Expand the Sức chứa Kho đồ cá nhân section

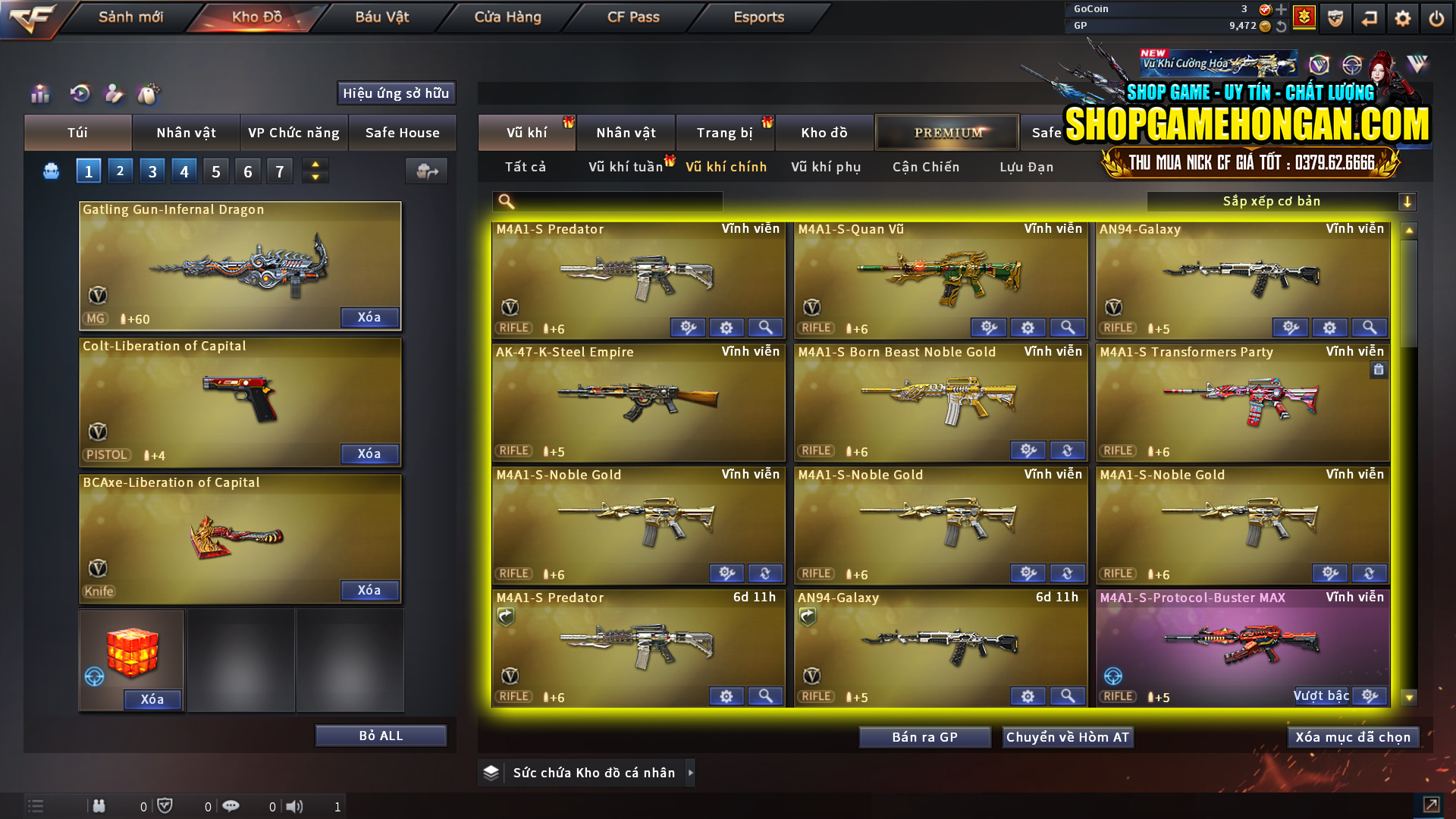tap(691, 772)
